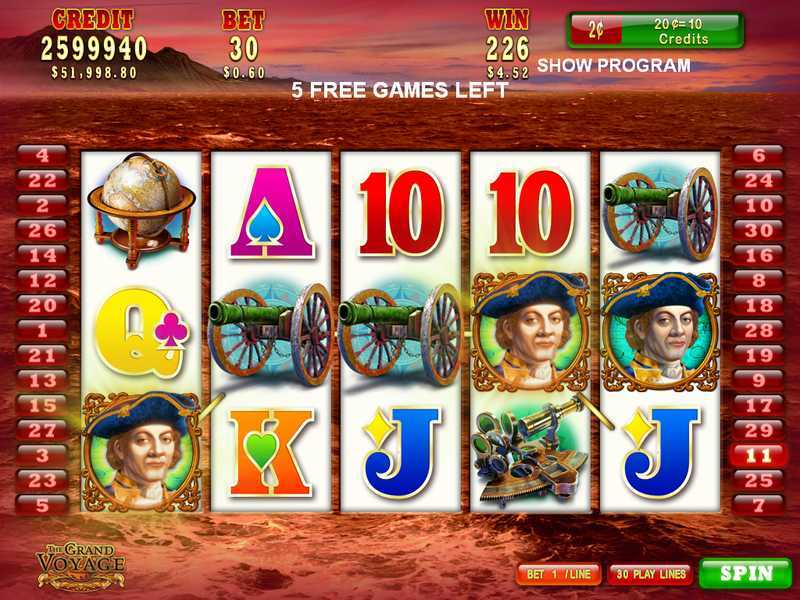The image size is (800, 600).
Task: Select payline number 6 marker
Action: pos(760,155)
